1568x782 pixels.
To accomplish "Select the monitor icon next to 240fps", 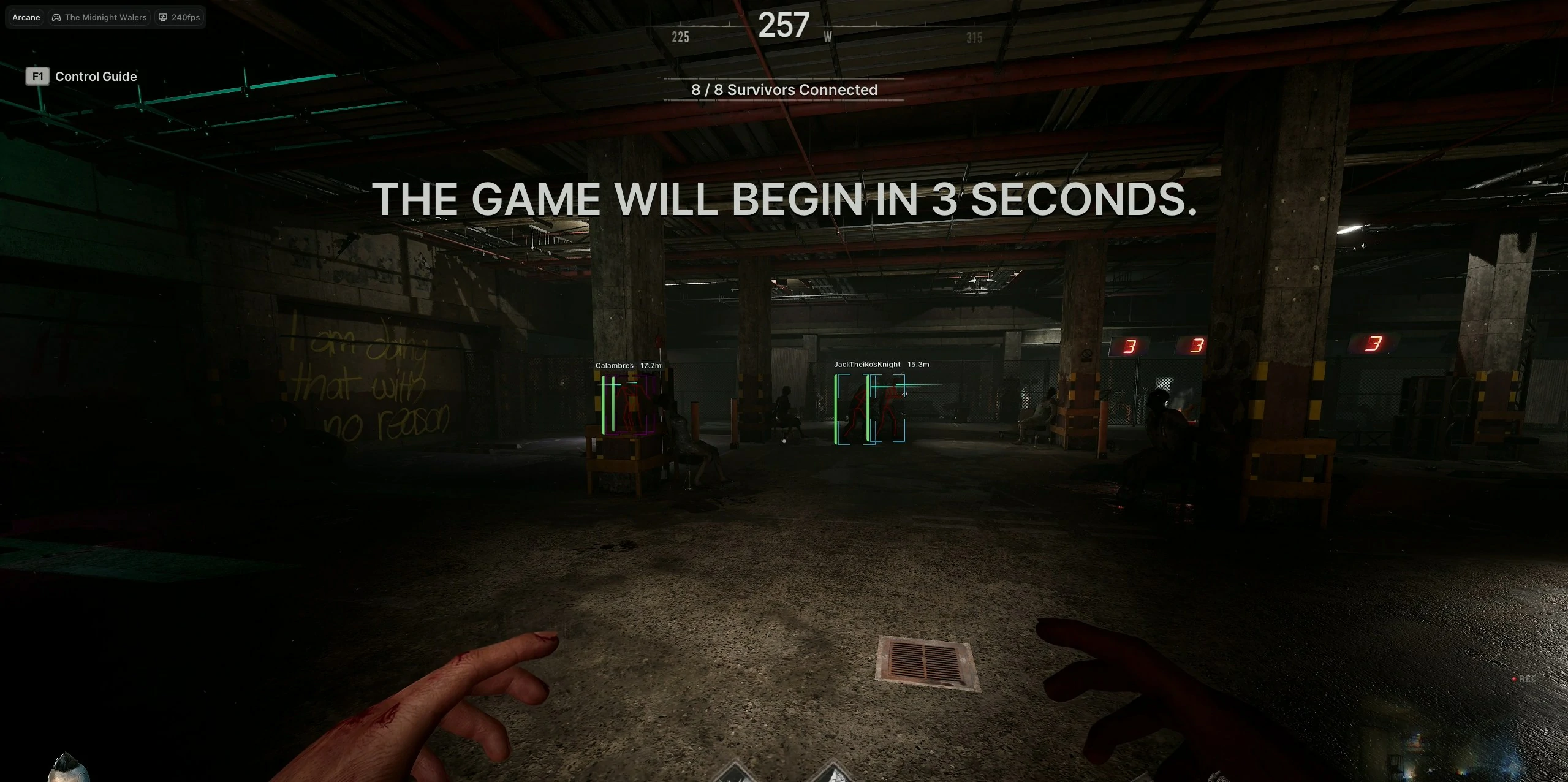I will (x=162, y=17).
